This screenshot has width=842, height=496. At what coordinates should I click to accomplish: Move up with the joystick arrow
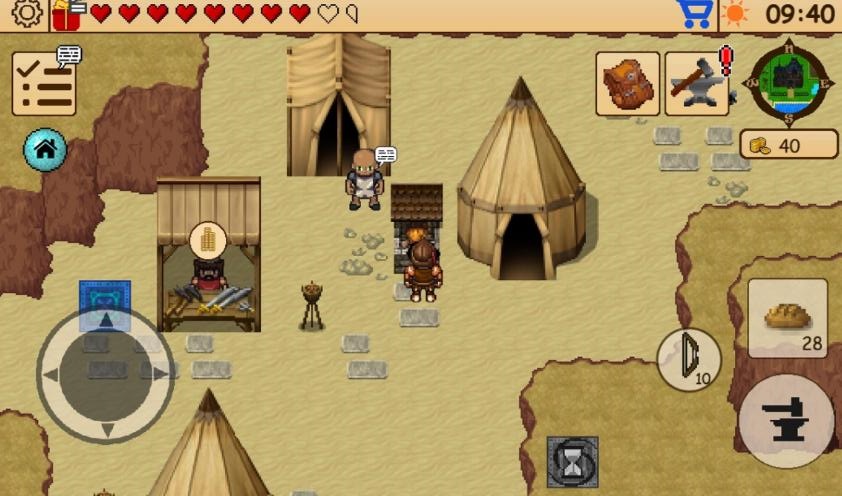[105, 322]
